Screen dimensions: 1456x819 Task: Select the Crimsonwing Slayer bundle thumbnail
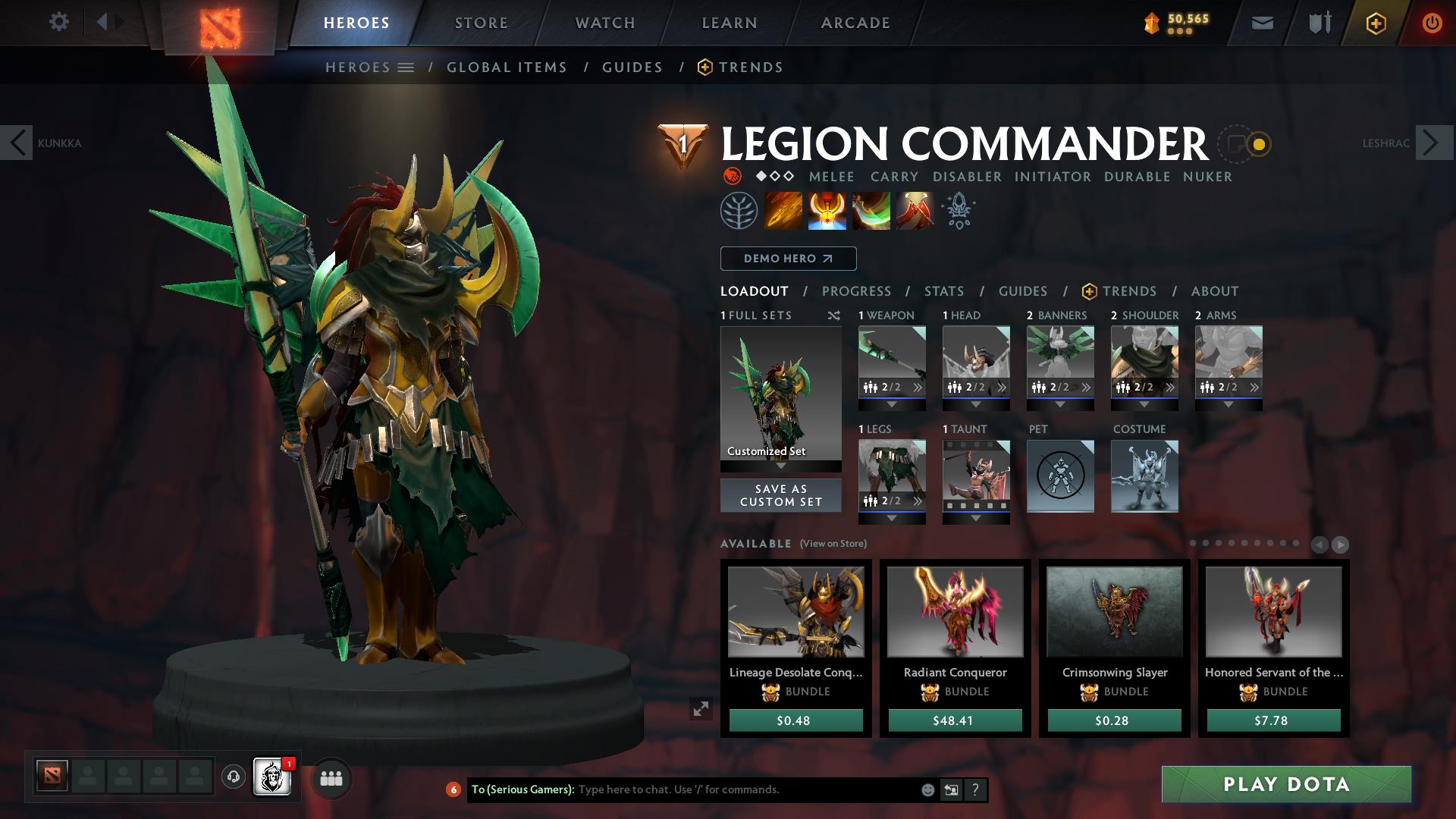click(1113, 612)
